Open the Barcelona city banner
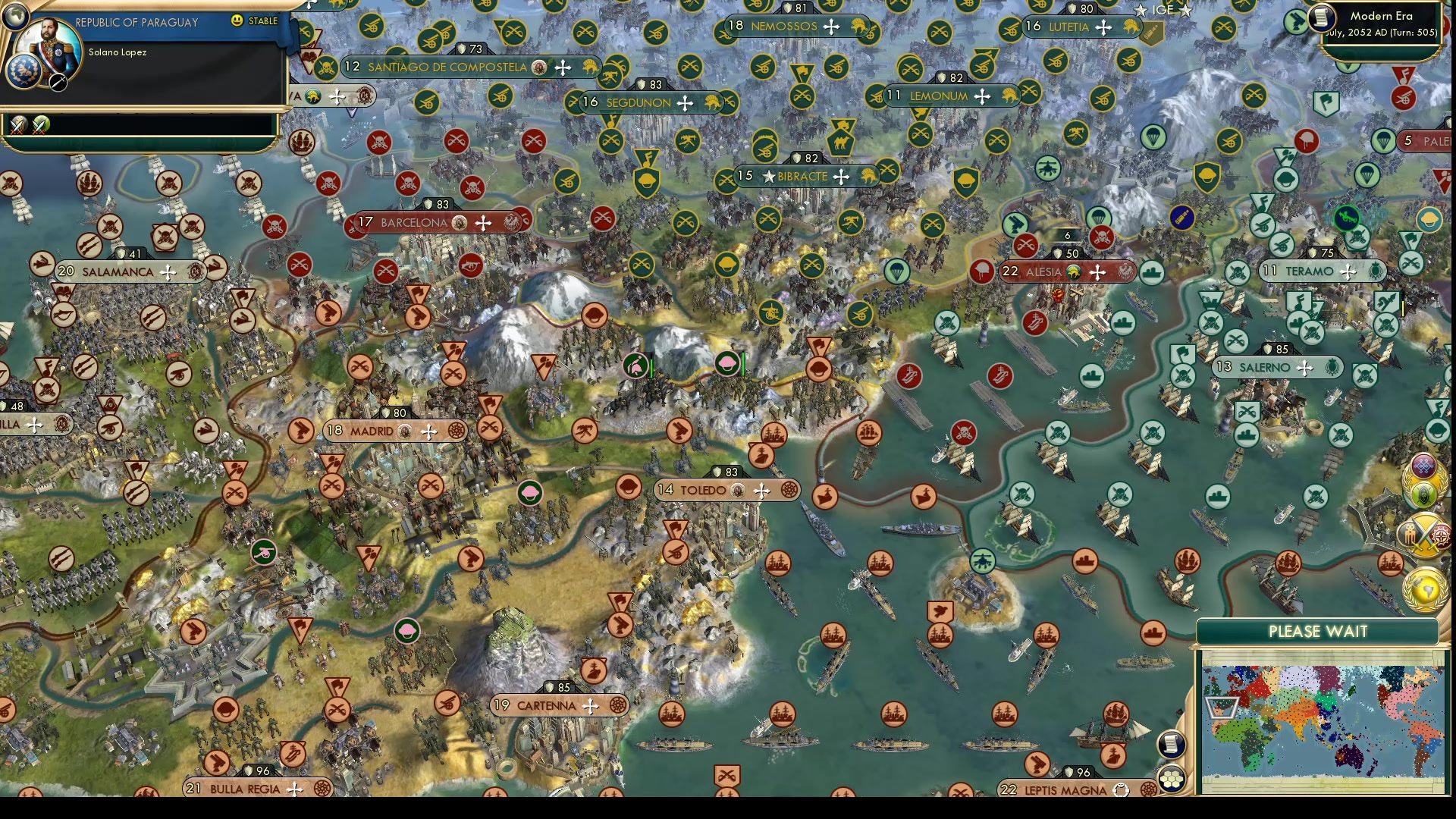This screenshot has height=819, width=1456. tap(419, 222)
